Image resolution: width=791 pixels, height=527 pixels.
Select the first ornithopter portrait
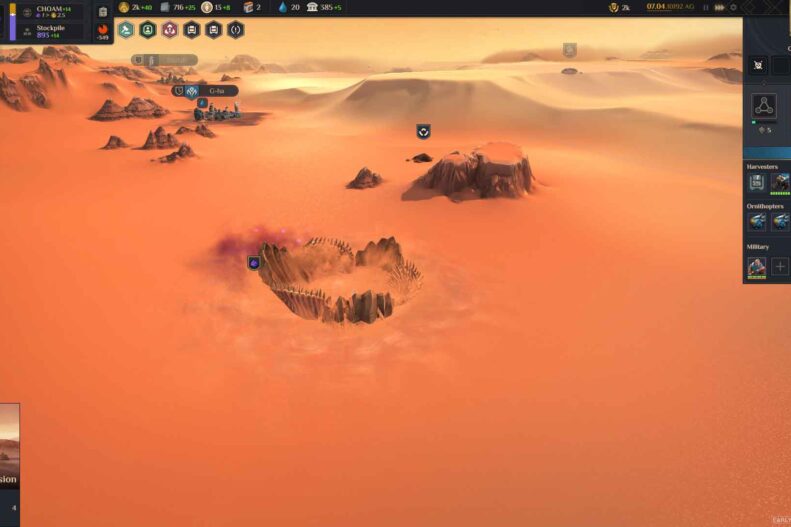tap(757, 222)
